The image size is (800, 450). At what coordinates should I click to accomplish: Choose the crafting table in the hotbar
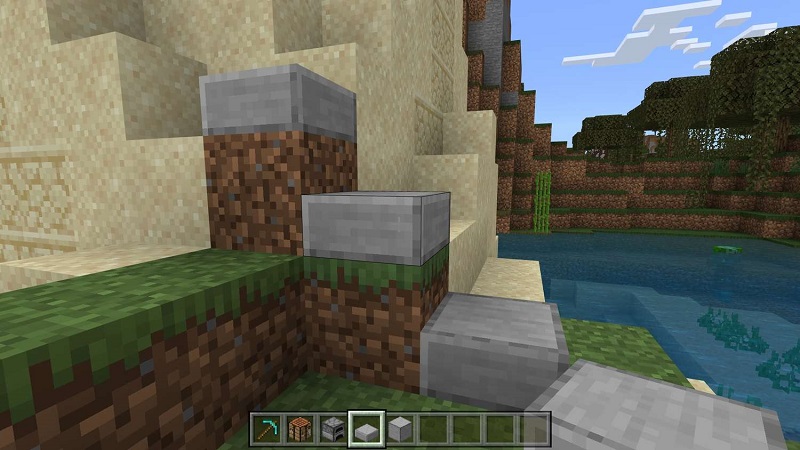298,427
